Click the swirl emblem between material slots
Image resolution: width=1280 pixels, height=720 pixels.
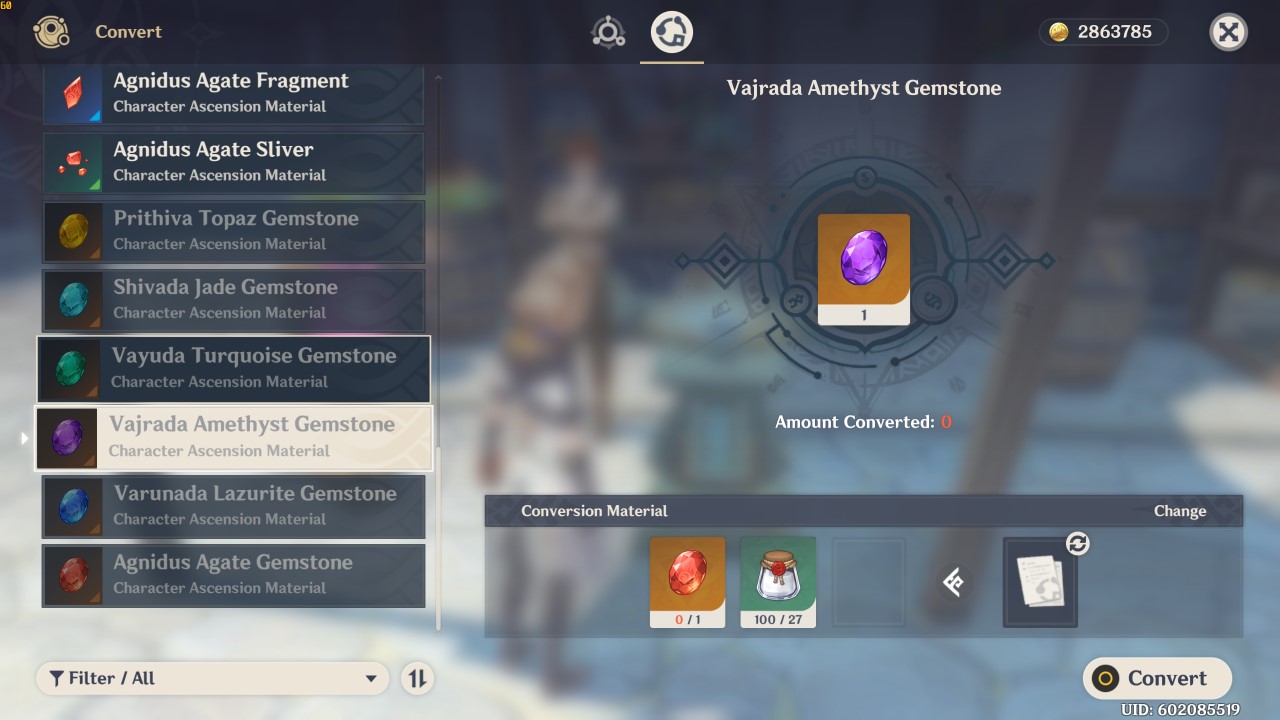954,582
